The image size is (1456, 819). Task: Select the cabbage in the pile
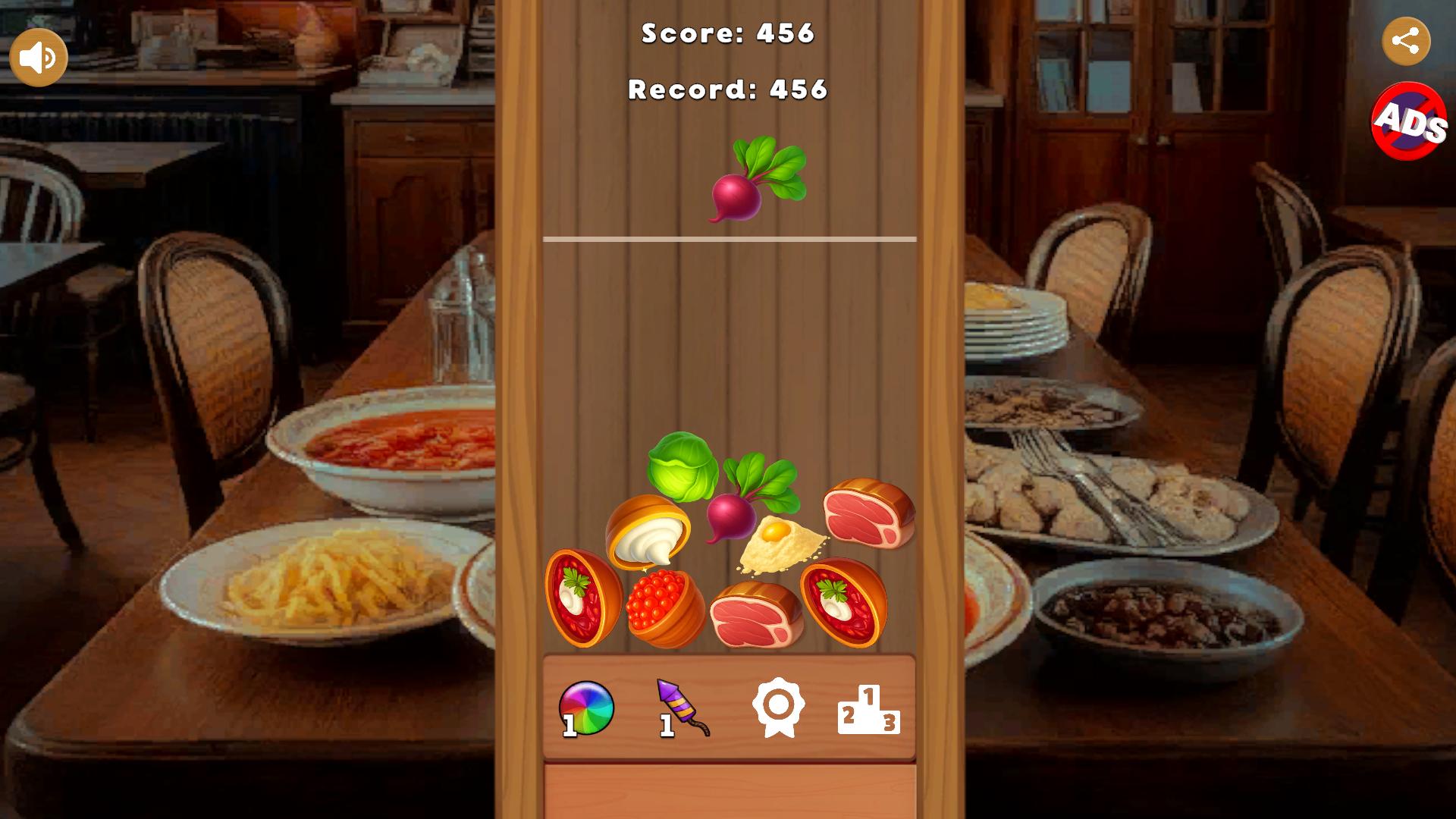682,466
